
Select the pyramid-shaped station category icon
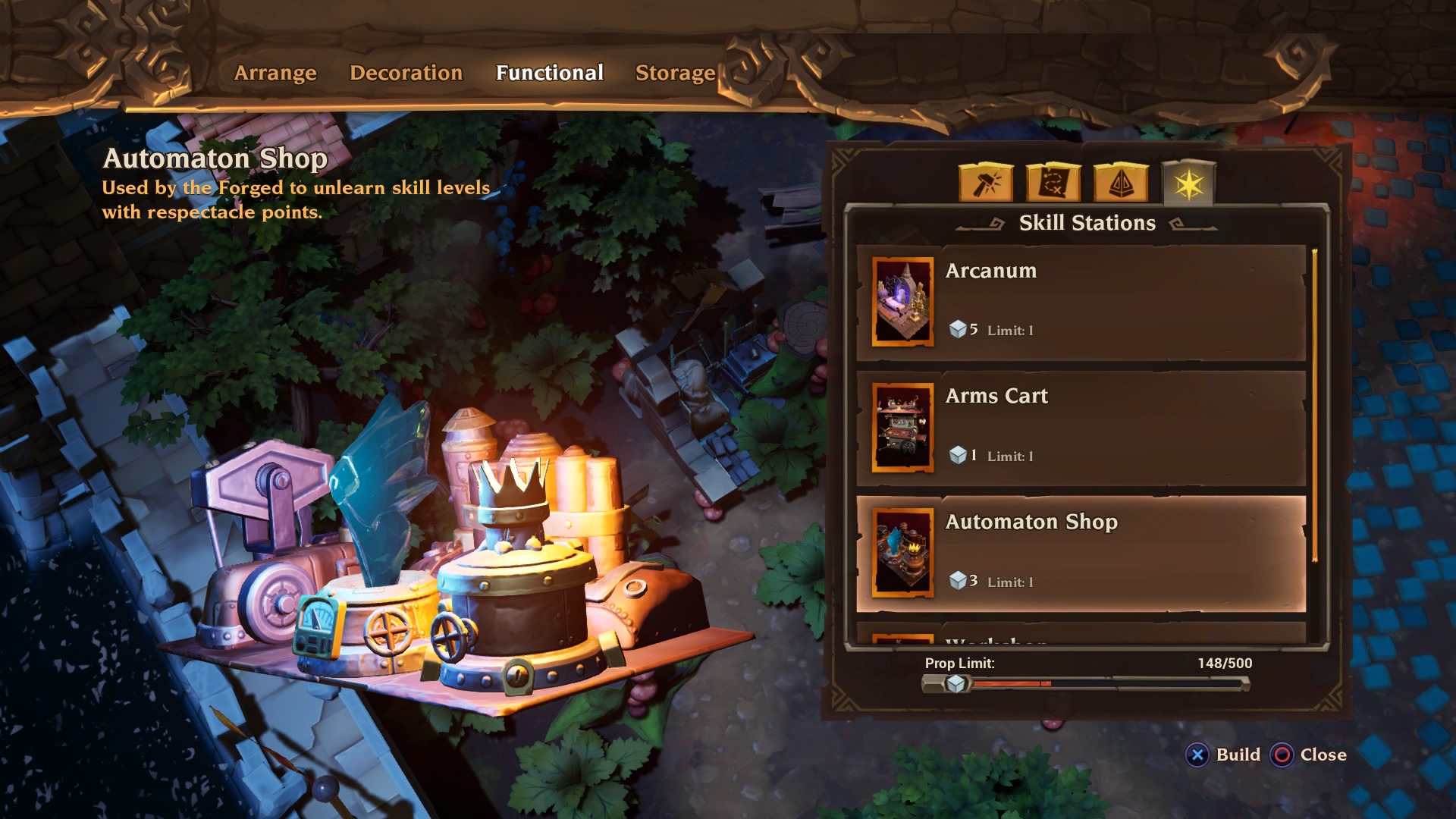[1121, 182]
